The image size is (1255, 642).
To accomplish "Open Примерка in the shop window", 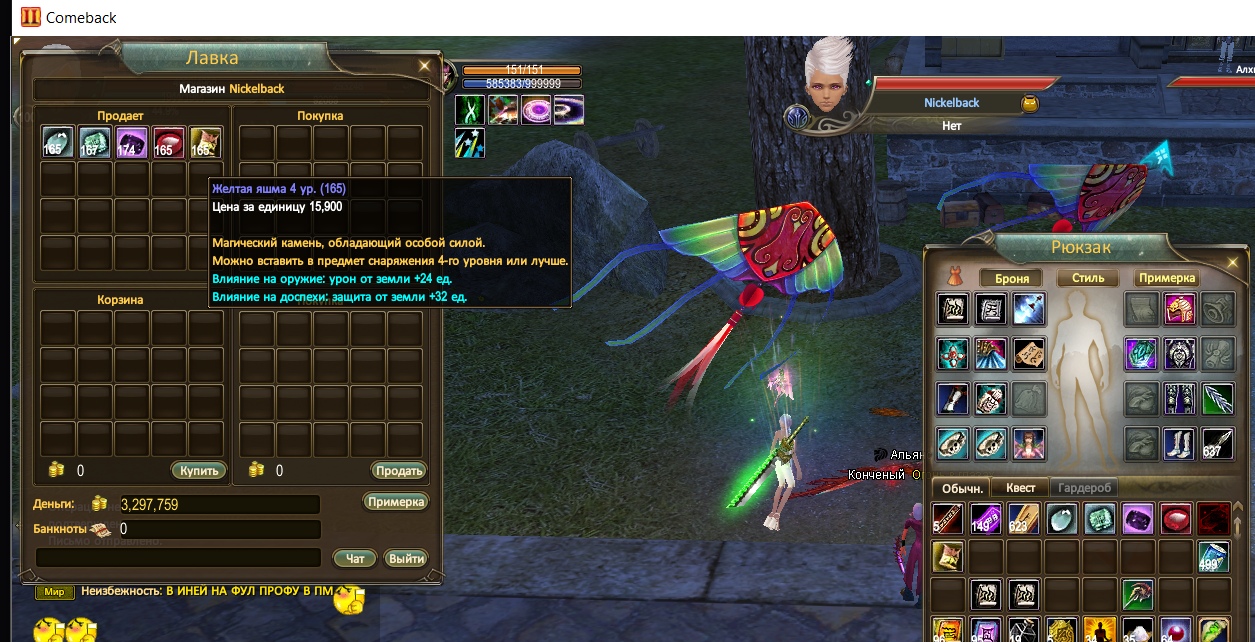I will pyautogui.click(x=395, y=502).
